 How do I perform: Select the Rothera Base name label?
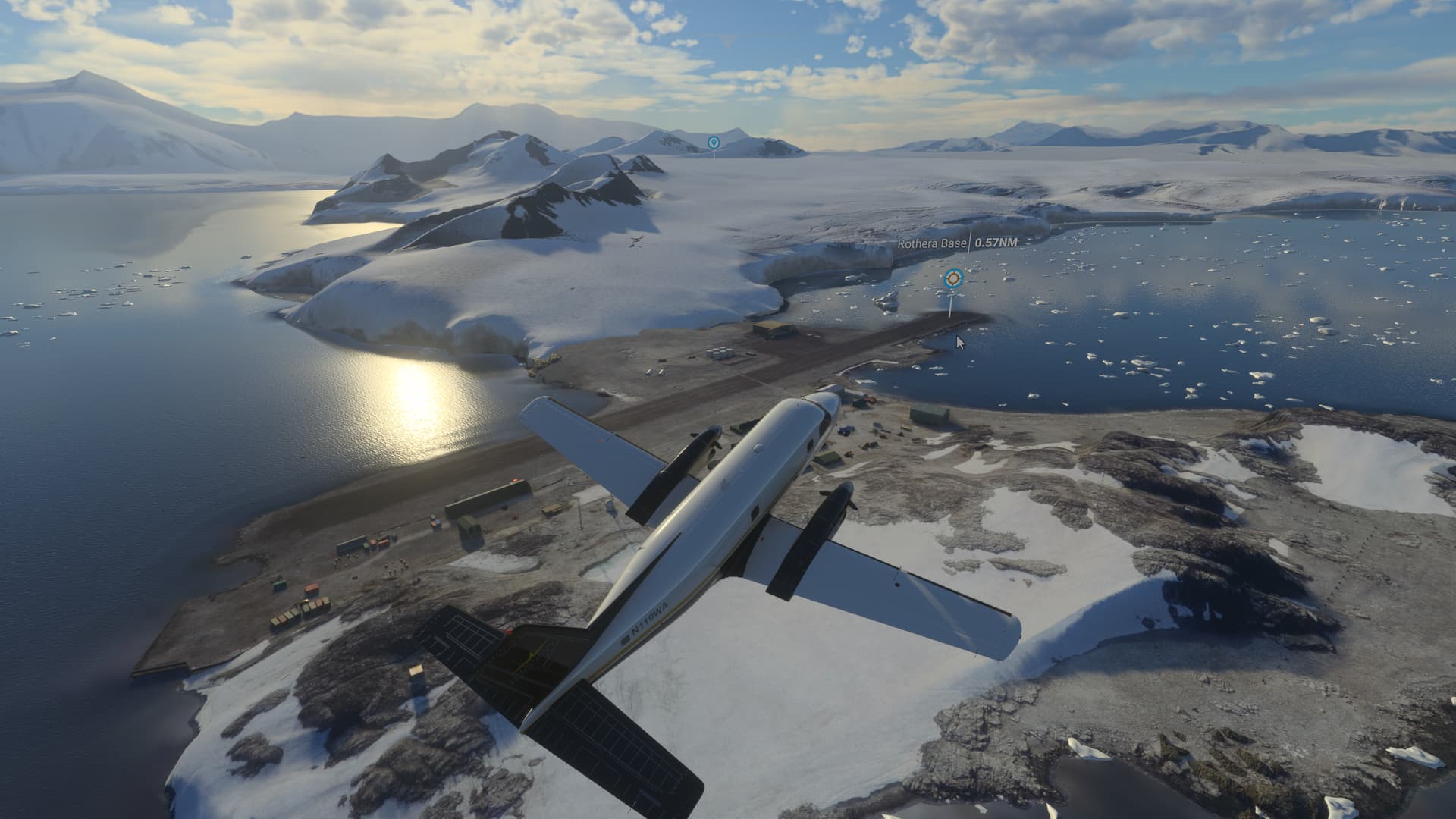931,243
